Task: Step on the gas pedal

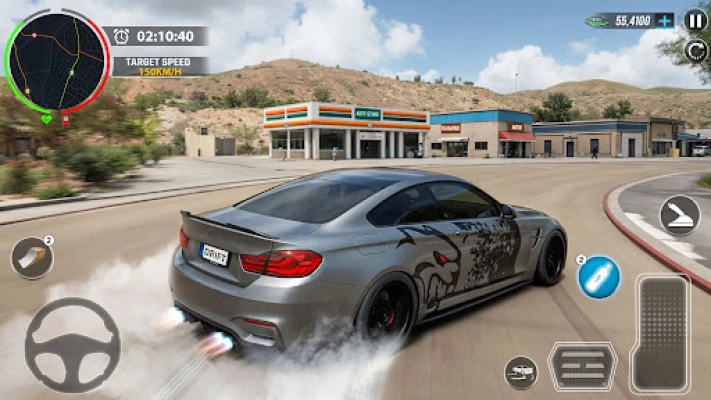Action: click(x=661, y=333)
